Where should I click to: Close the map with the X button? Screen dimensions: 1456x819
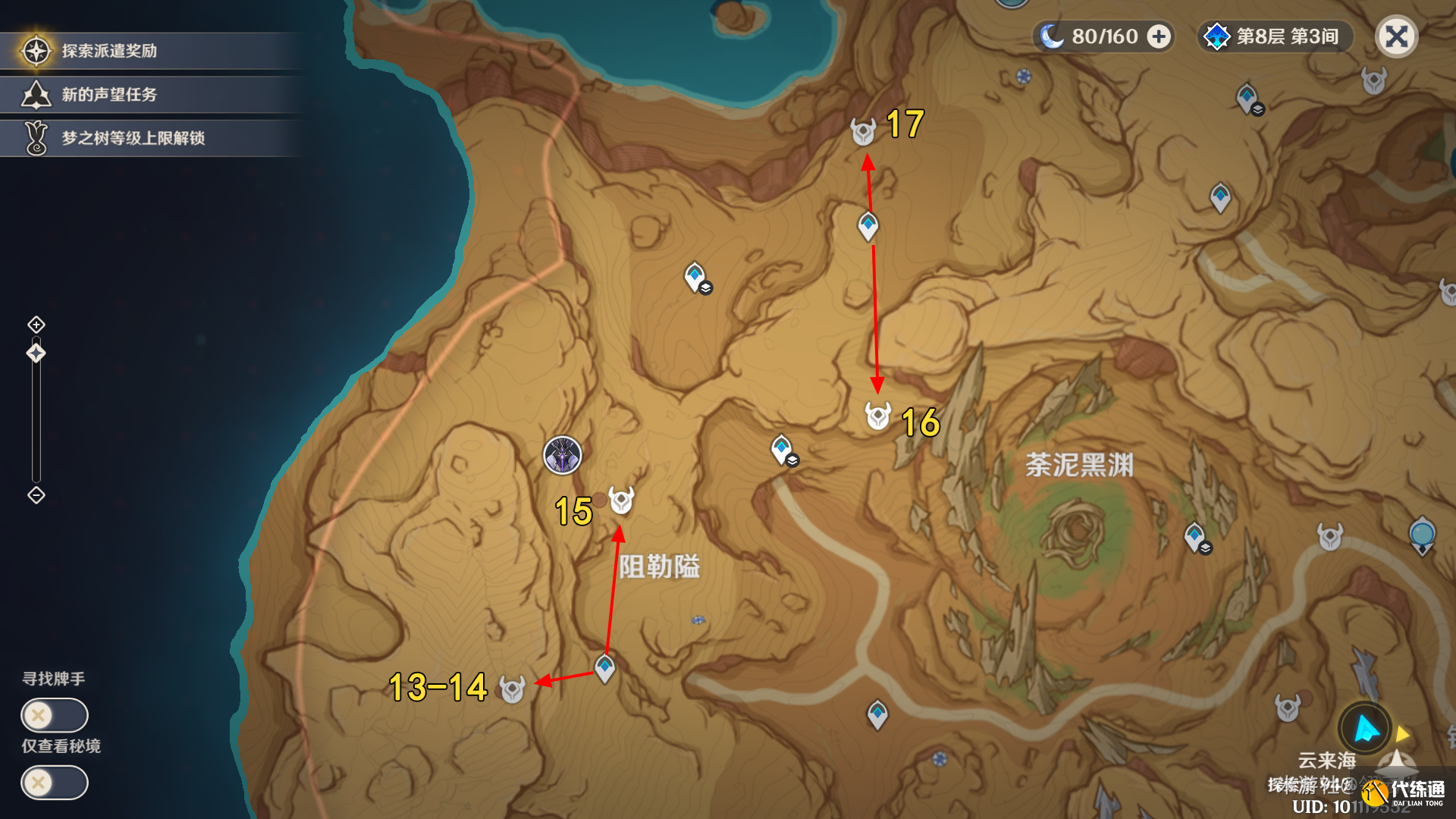point(1396,36)
